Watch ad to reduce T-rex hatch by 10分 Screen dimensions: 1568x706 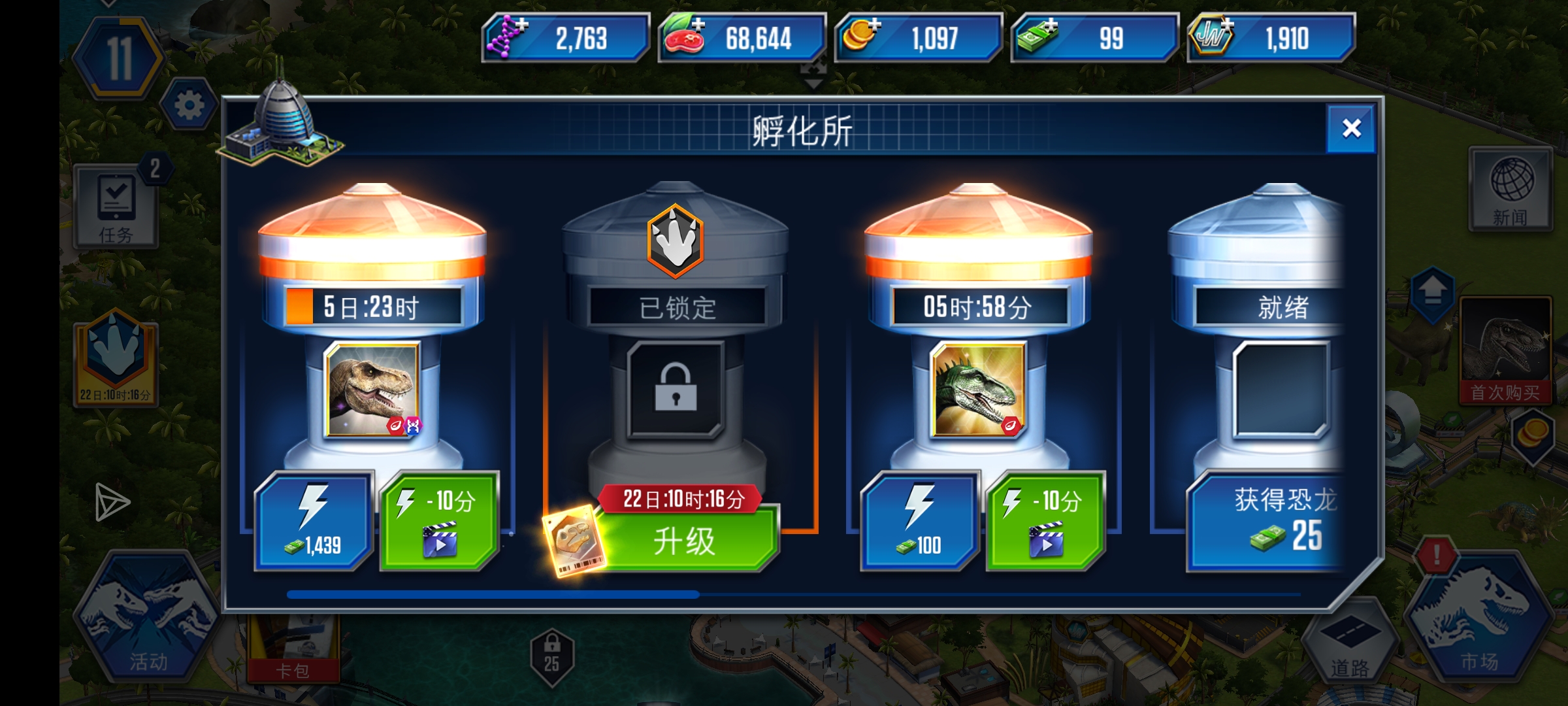[439, 520]
